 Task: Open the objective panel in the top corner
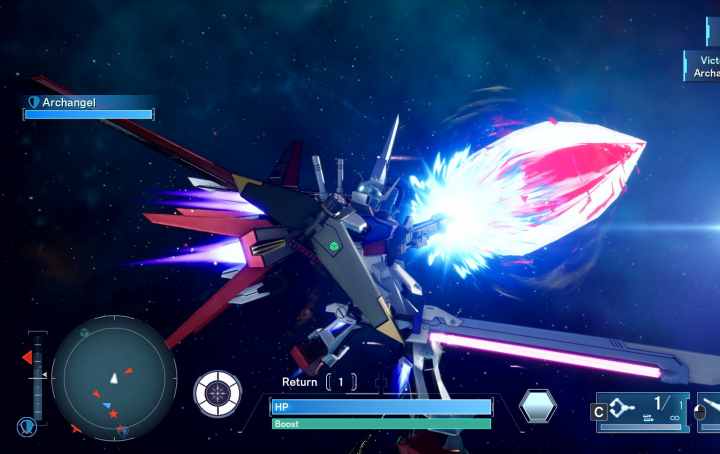[702, 66]
